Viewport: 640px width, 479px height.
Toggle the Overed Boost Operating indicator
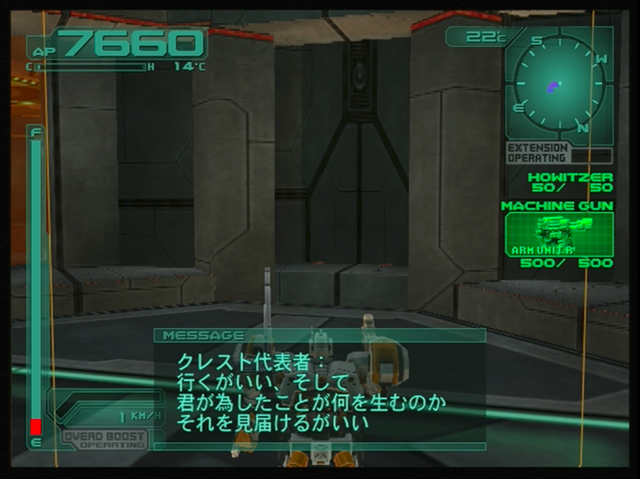[x=103, y=439]
